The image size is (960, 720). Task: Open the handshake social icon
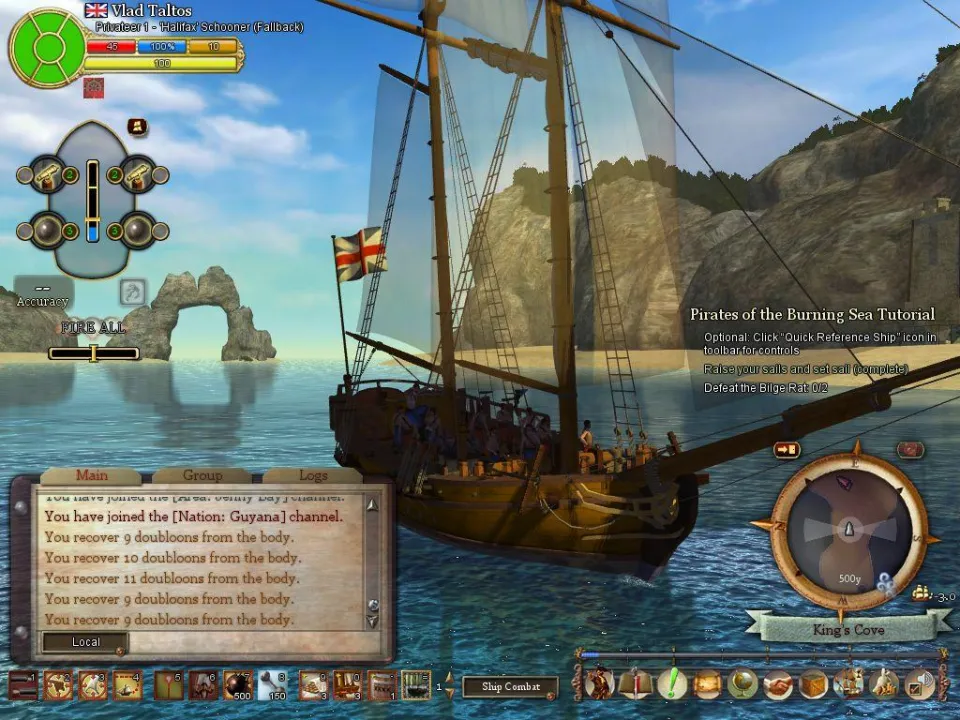click(x=778, y=684)
